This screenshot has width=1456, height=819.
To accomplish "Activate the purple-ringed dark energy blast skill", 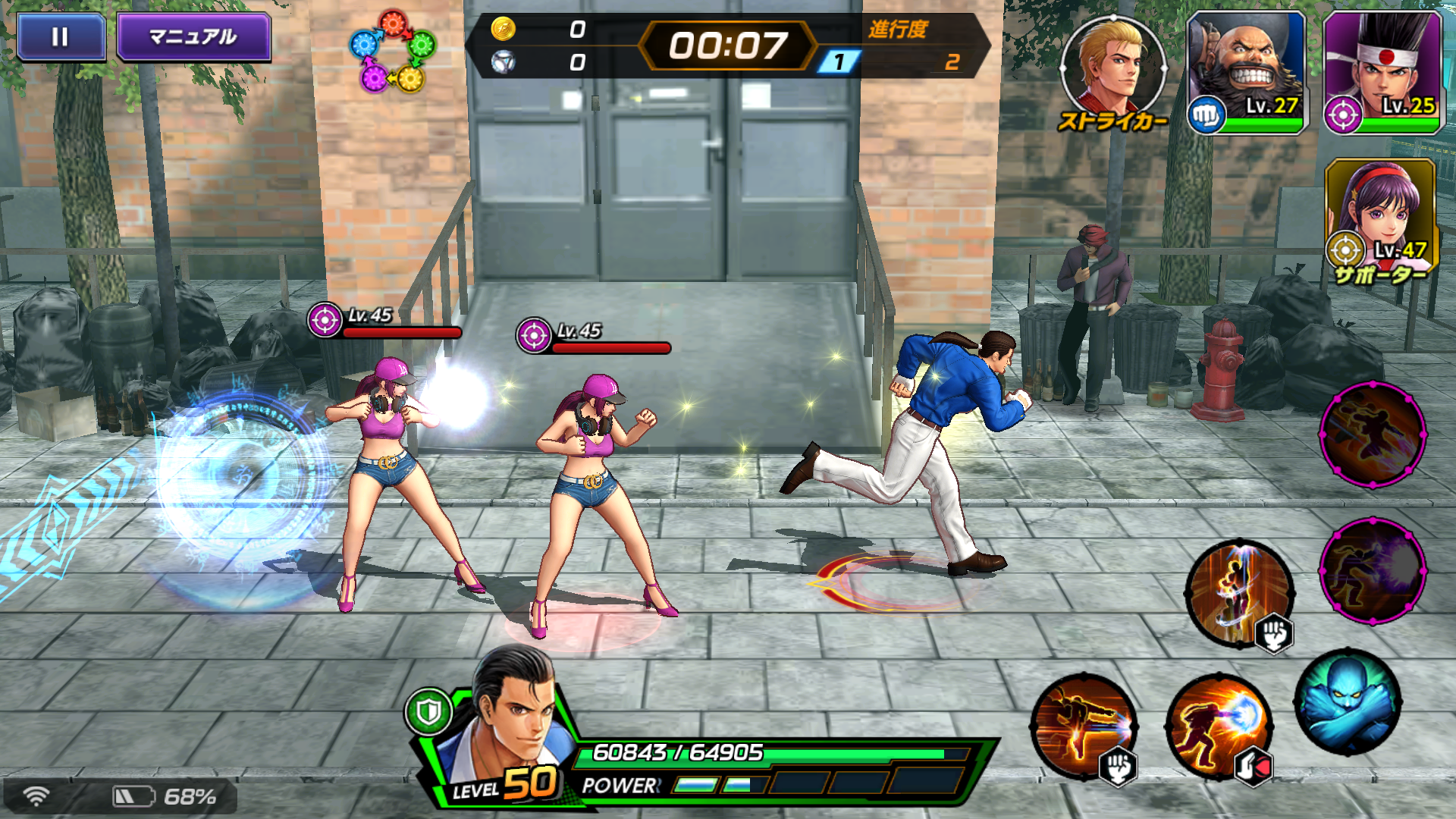I will 1373,570.
